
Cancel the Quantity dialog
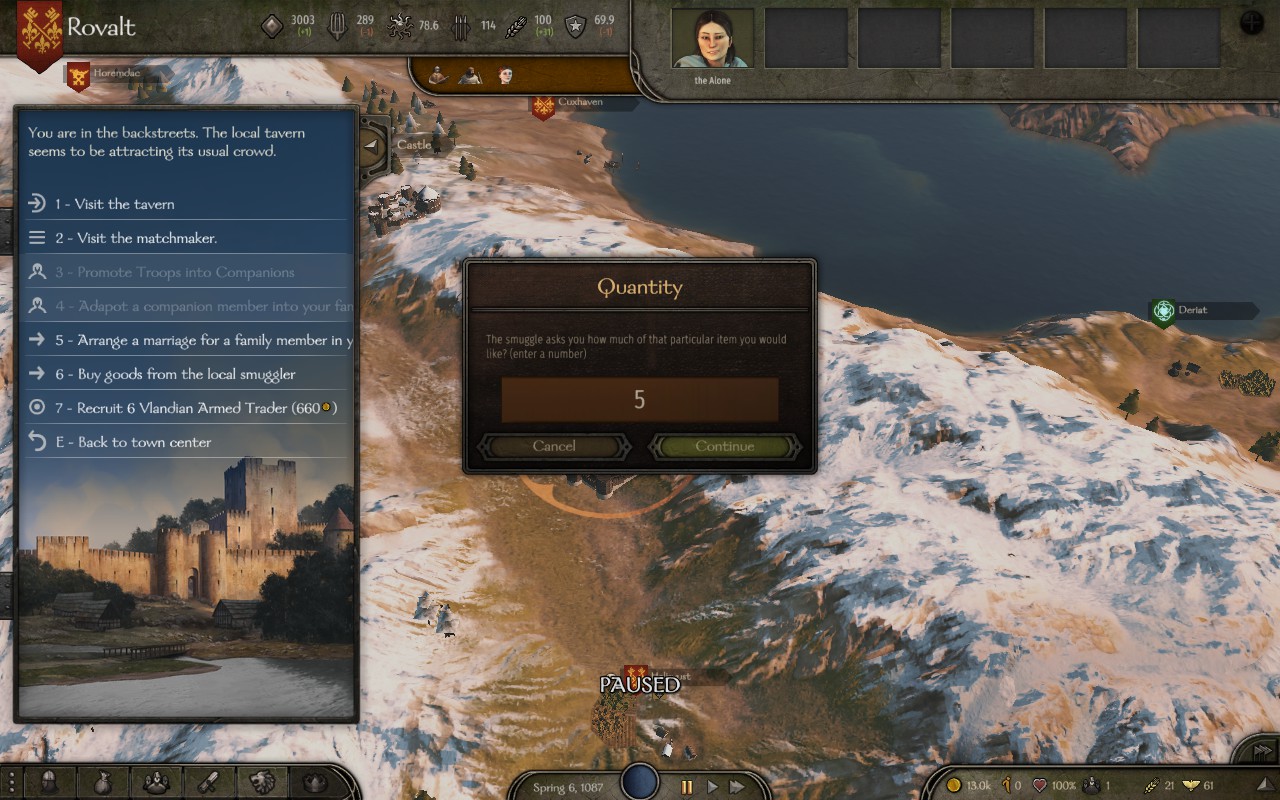[554, 446]
